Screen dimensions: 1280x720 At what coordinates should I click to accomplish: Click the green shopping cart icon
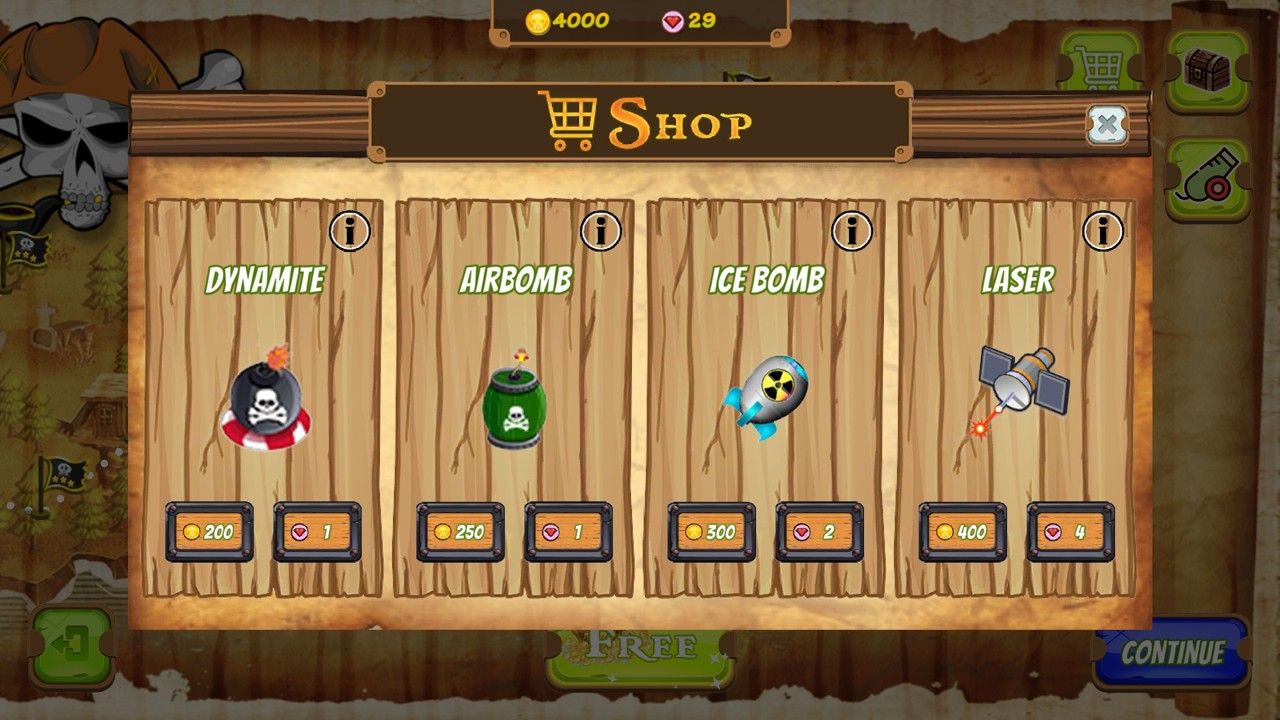(1100, 62)
